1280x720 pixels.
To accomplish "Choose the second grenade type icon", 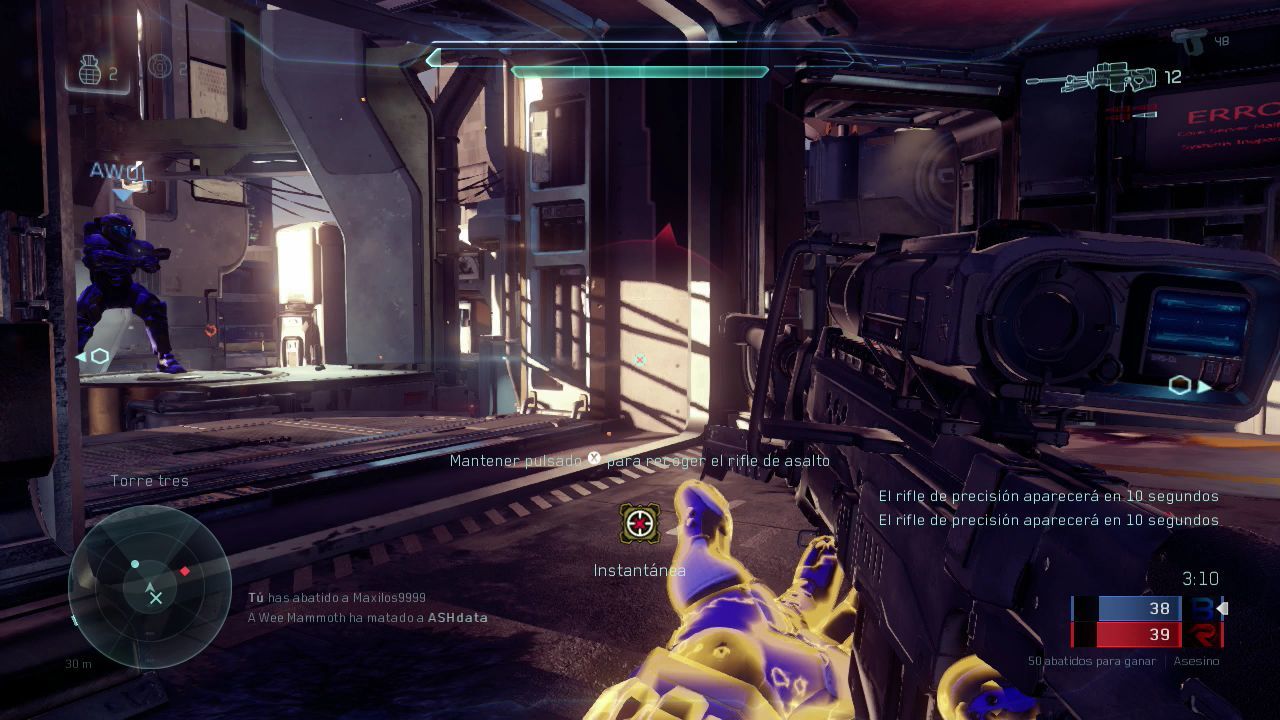I will click(159, 67).
